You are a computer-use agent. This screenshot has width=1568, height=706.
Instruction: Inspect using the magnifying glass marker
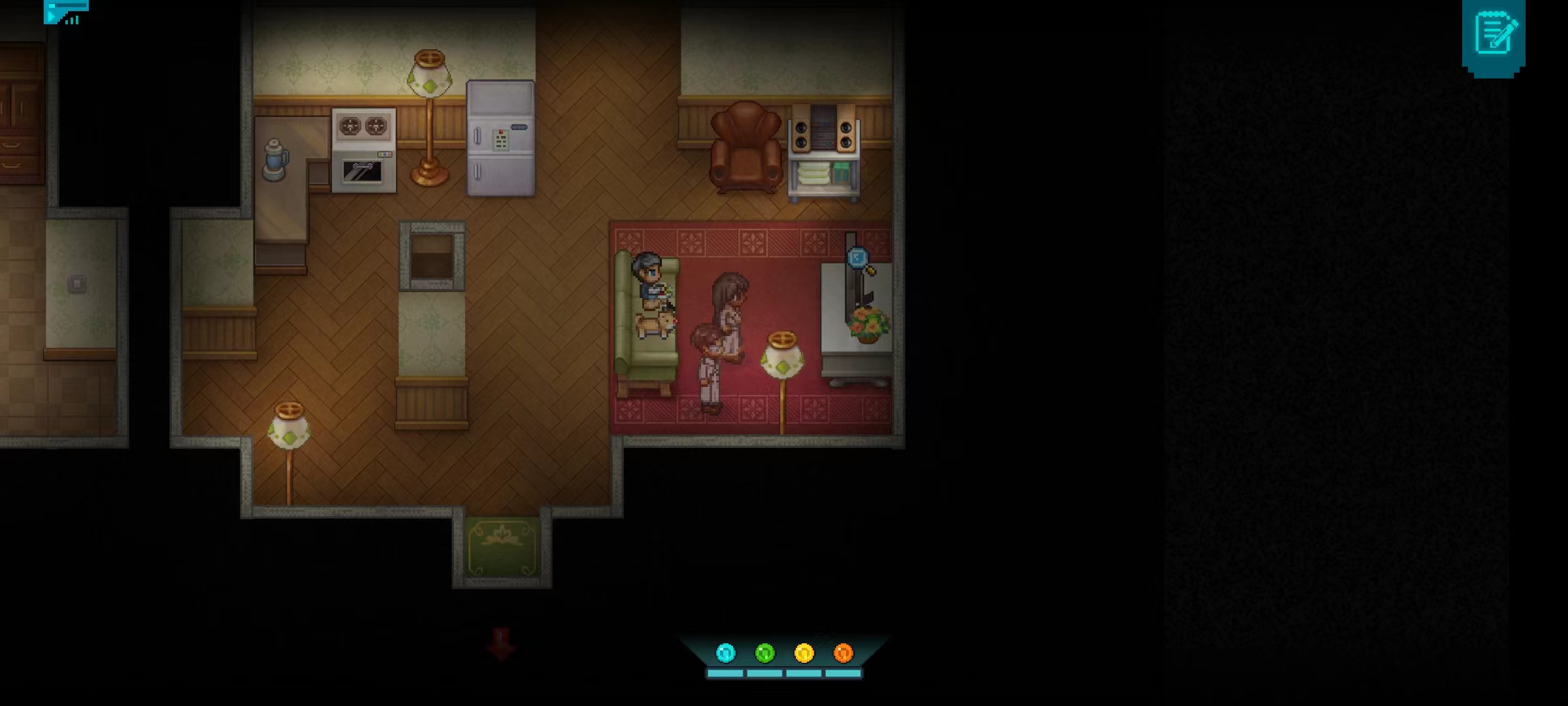(x=860, y=260)
